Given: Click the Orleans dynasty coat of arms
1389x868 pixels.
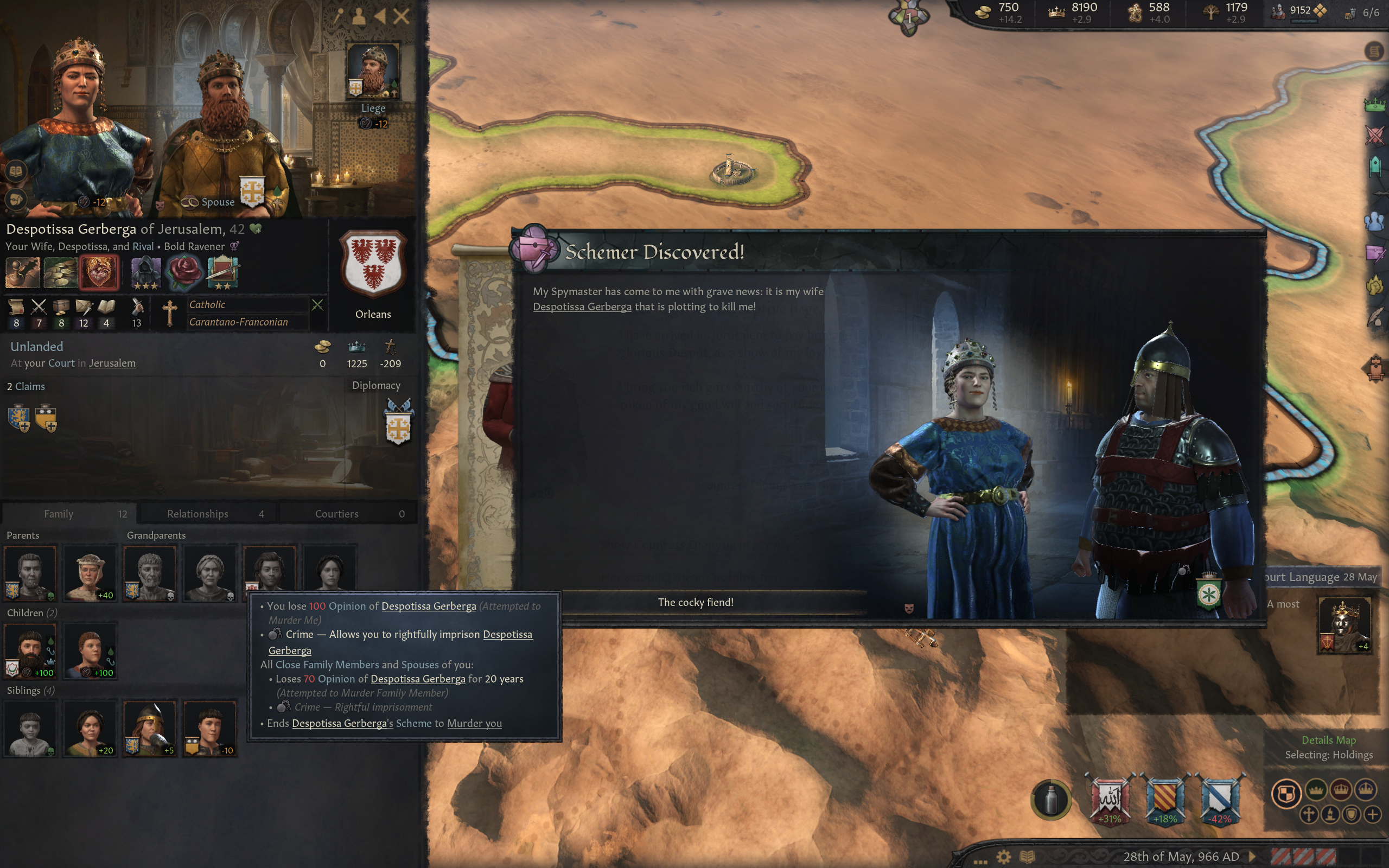Looking at the screenshot, I should tap(373, 264).
